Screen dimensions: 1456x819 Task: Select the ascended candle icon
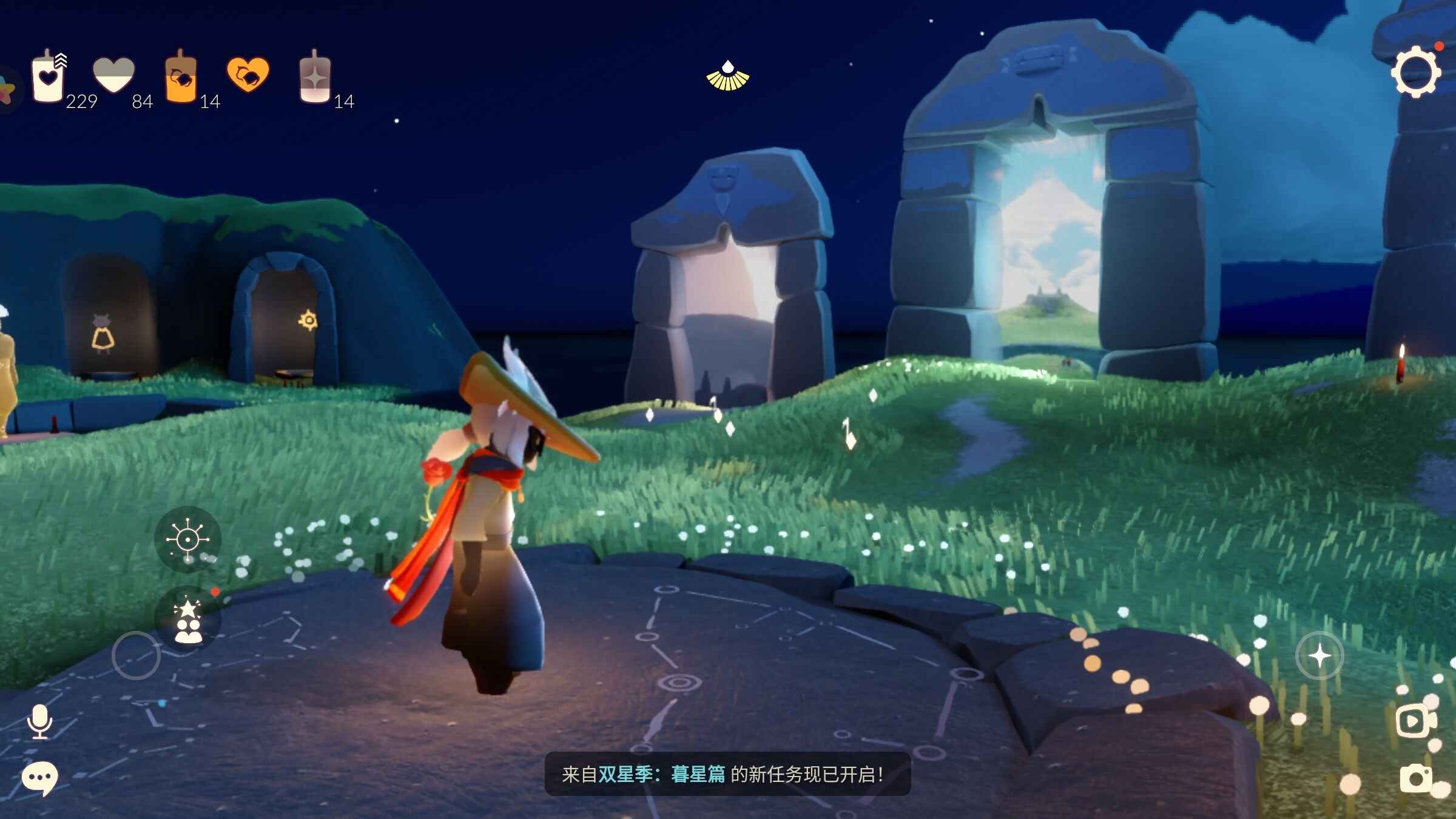pyautogui.click(x=315, y=78)
